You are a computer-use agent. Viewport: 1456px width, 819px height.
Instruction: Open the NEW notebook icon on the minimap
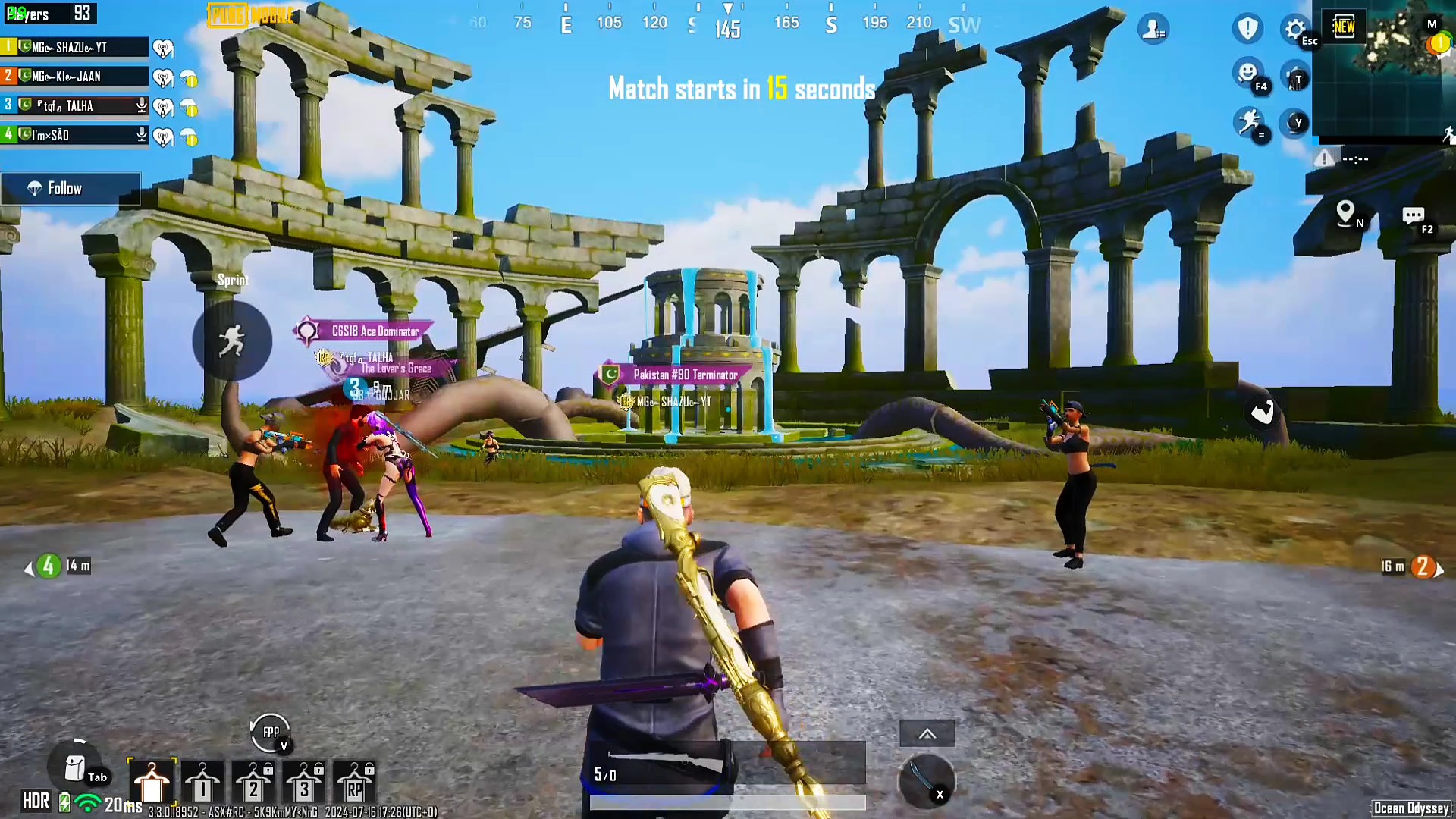point(1344,27)
